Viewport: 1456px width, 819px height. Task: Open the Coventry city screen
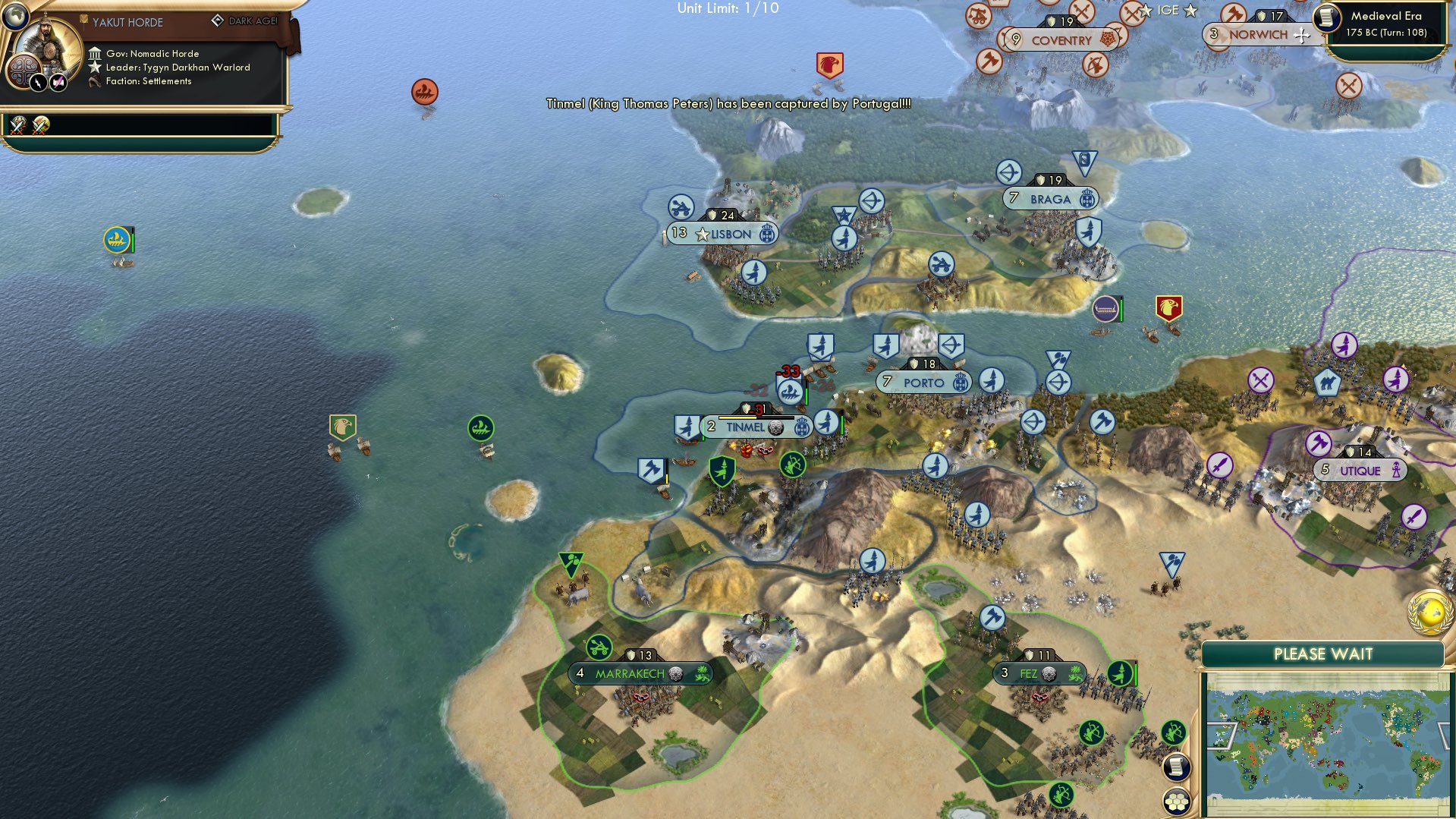pos(1061,40)
